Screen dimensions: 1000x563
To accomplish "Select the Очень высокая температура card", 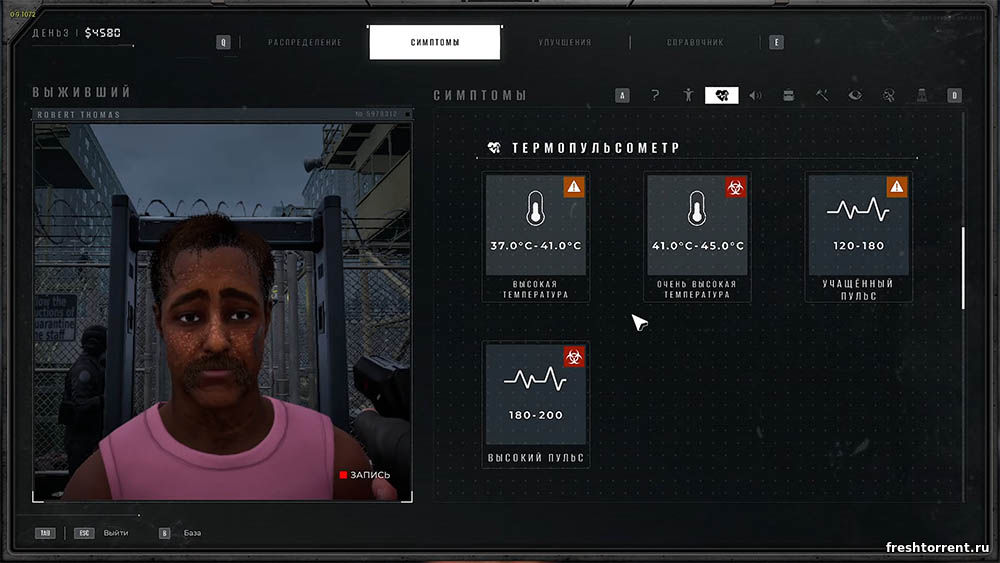I will (697, 236).
